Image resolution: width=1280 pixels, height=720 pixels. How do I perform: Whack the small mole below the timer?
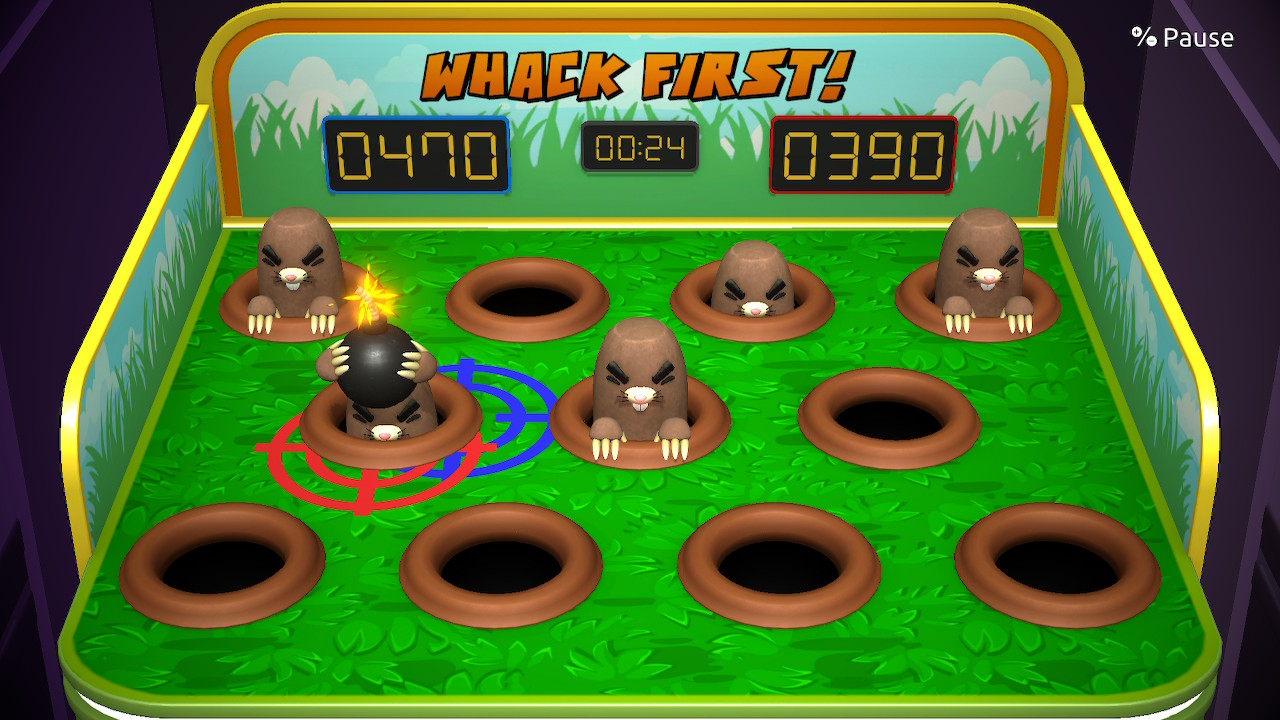point(752,280)
